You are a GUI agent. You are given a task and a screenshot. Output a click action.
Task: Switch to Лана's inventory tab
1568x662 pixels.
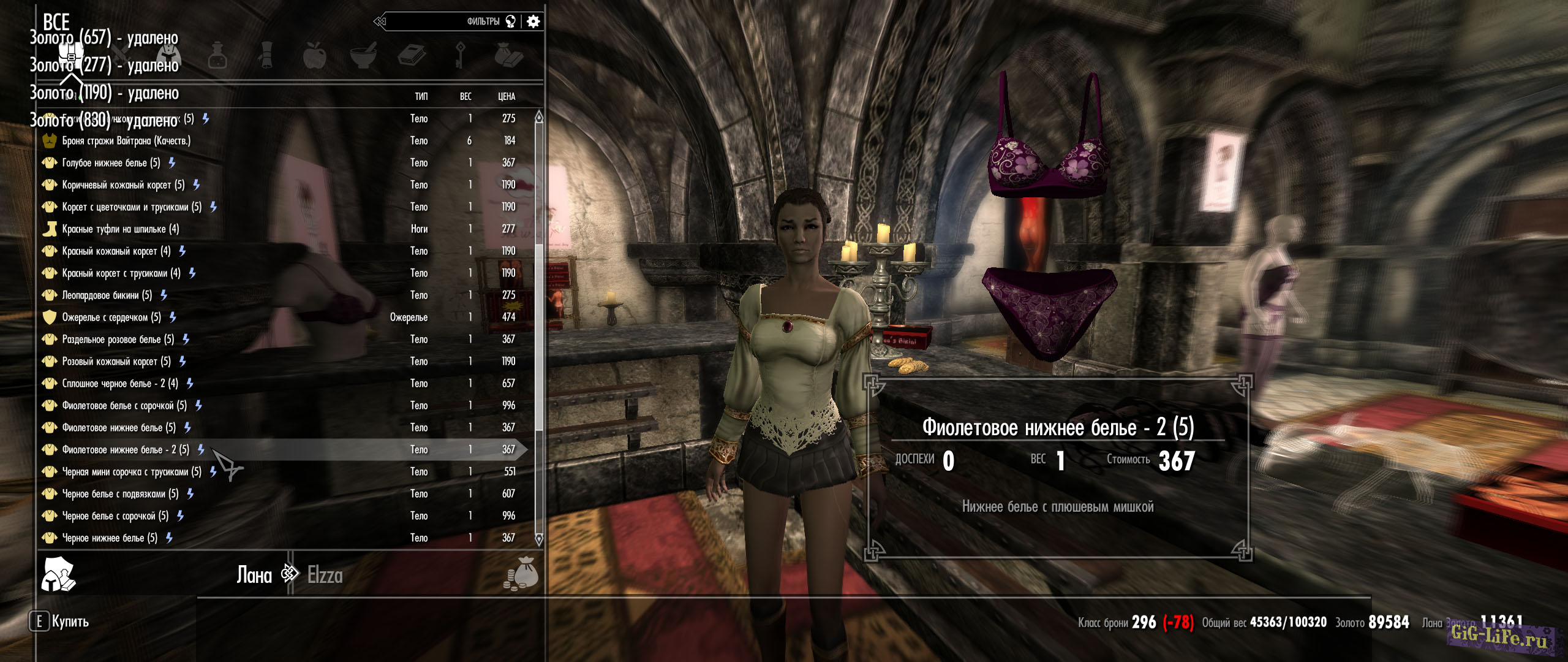254,575
